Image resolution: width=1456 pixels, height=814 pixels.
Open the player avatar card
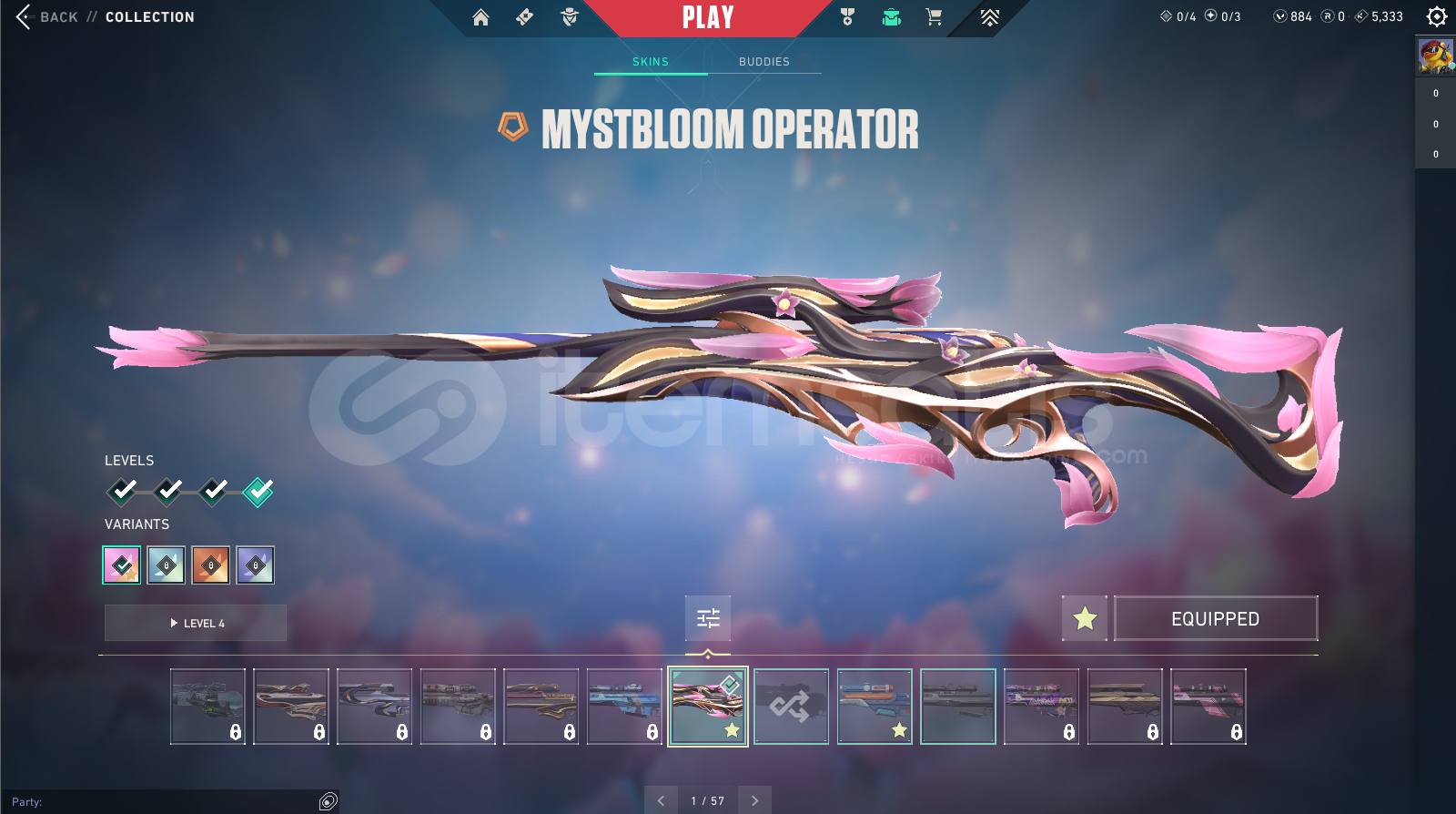pos(1435,56)
